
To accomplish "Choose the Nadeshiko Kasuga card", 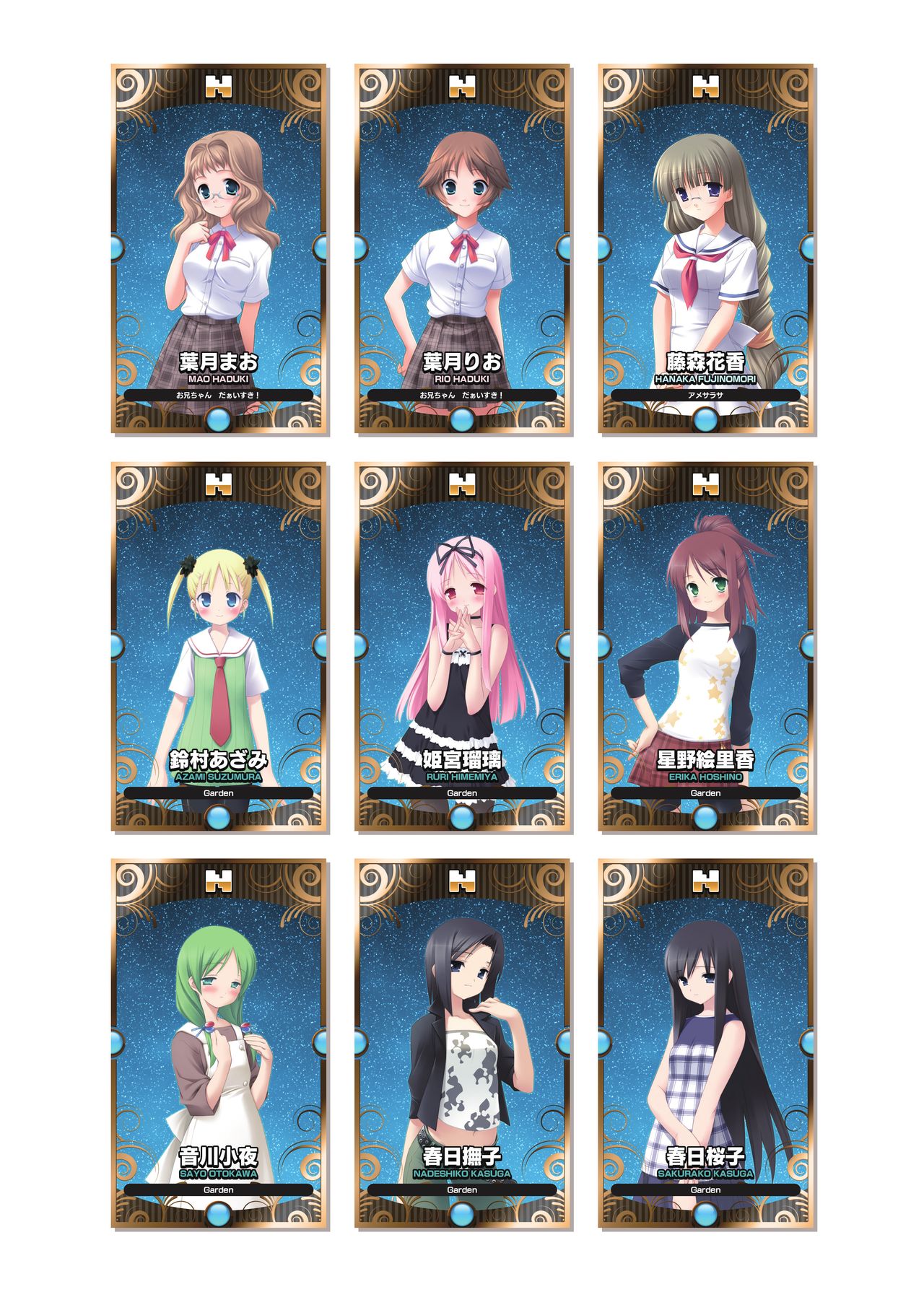I will (x=462, y=1043).
